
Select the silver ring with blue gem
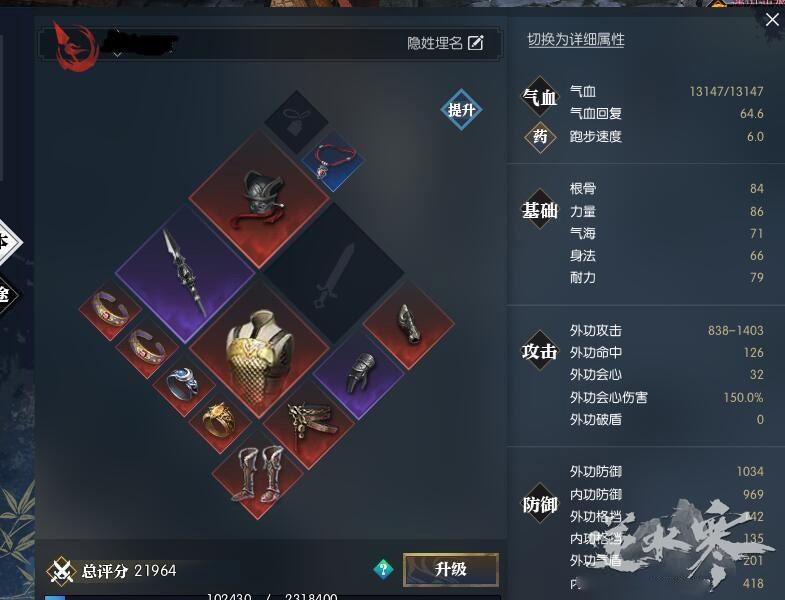(182, 383)
